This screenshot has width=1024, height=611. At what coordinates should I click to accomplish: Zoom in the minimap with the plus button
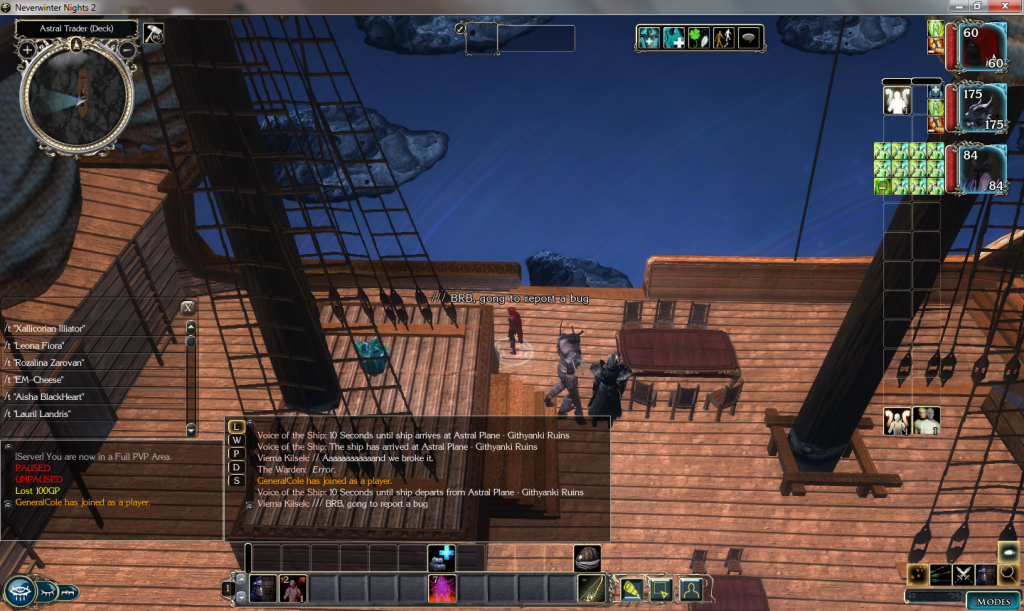coord(26,48)
